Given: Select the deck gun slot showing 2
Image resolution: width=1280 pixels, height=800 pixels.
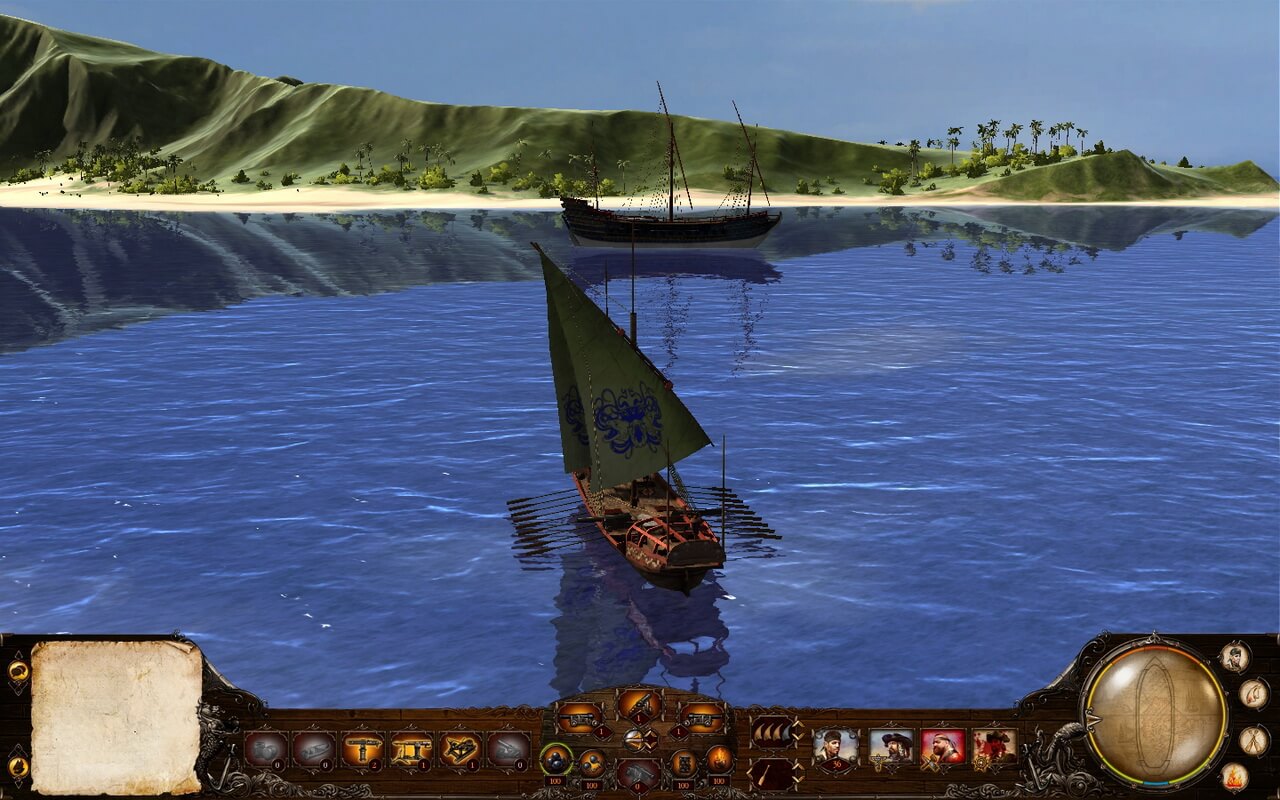Looking at the screenshot, I should [x=362, y=749].
